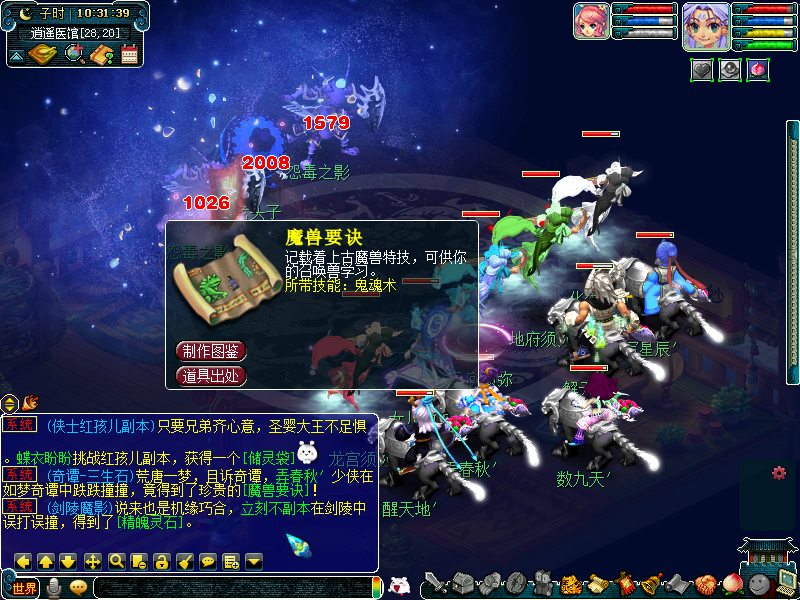800x600 pixels.
Task: Toggle the microphone voice input icon
Action: (54, 588)
